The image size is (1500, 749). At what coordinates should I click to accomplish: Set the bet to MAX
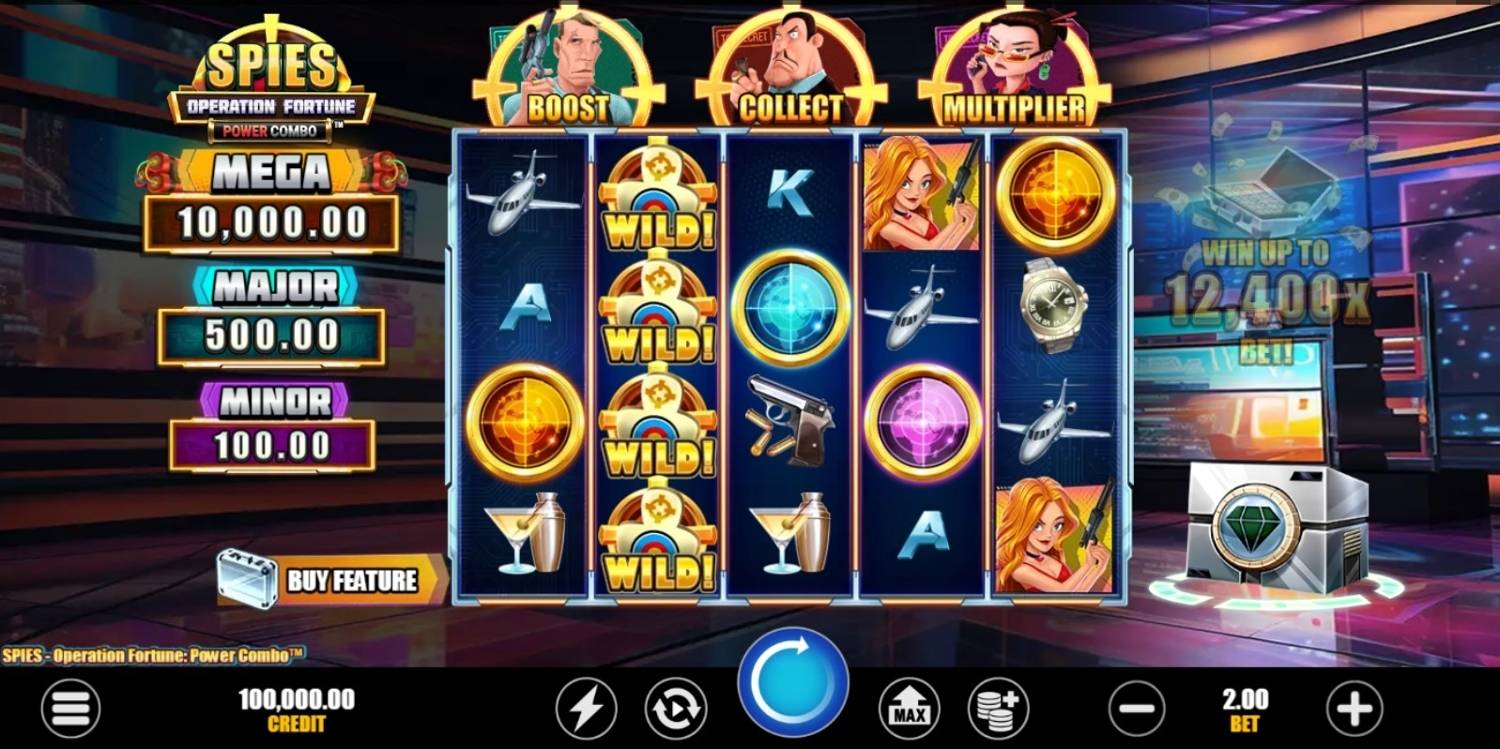click(x=909, y=709)
